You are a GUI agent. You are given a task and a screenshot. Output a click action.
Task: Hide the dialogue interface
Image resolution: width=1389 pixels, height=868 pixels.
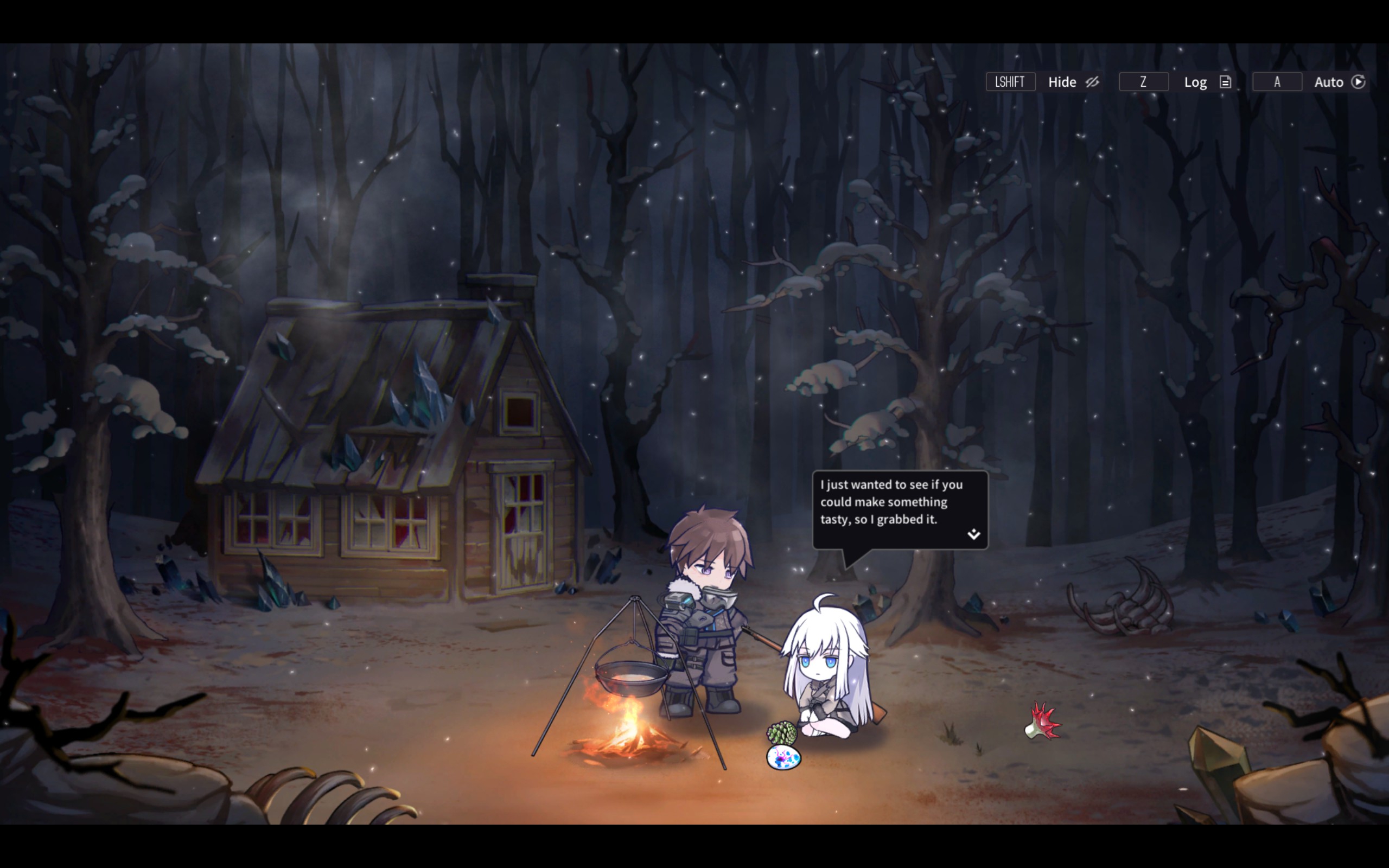point(1072,82)
